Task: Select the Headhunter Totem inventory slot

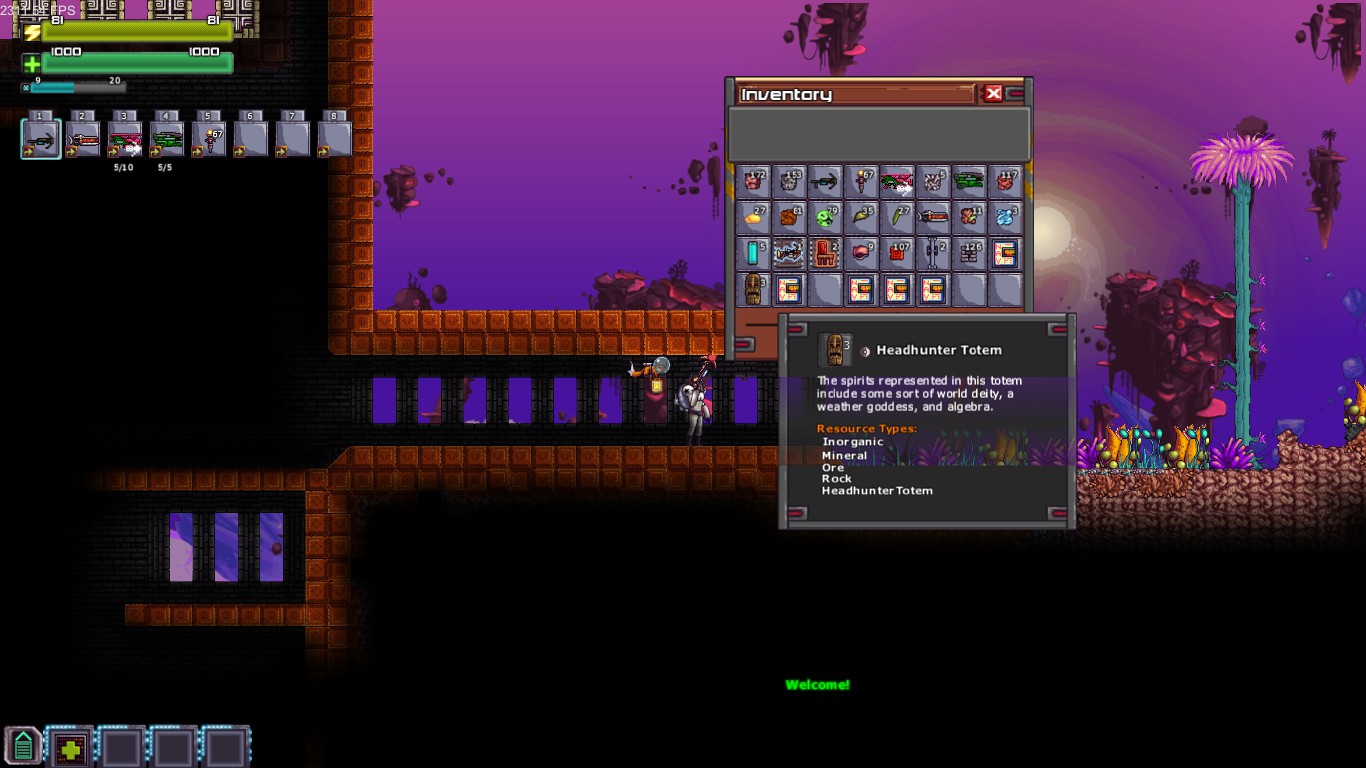Action: click(753, 289)
